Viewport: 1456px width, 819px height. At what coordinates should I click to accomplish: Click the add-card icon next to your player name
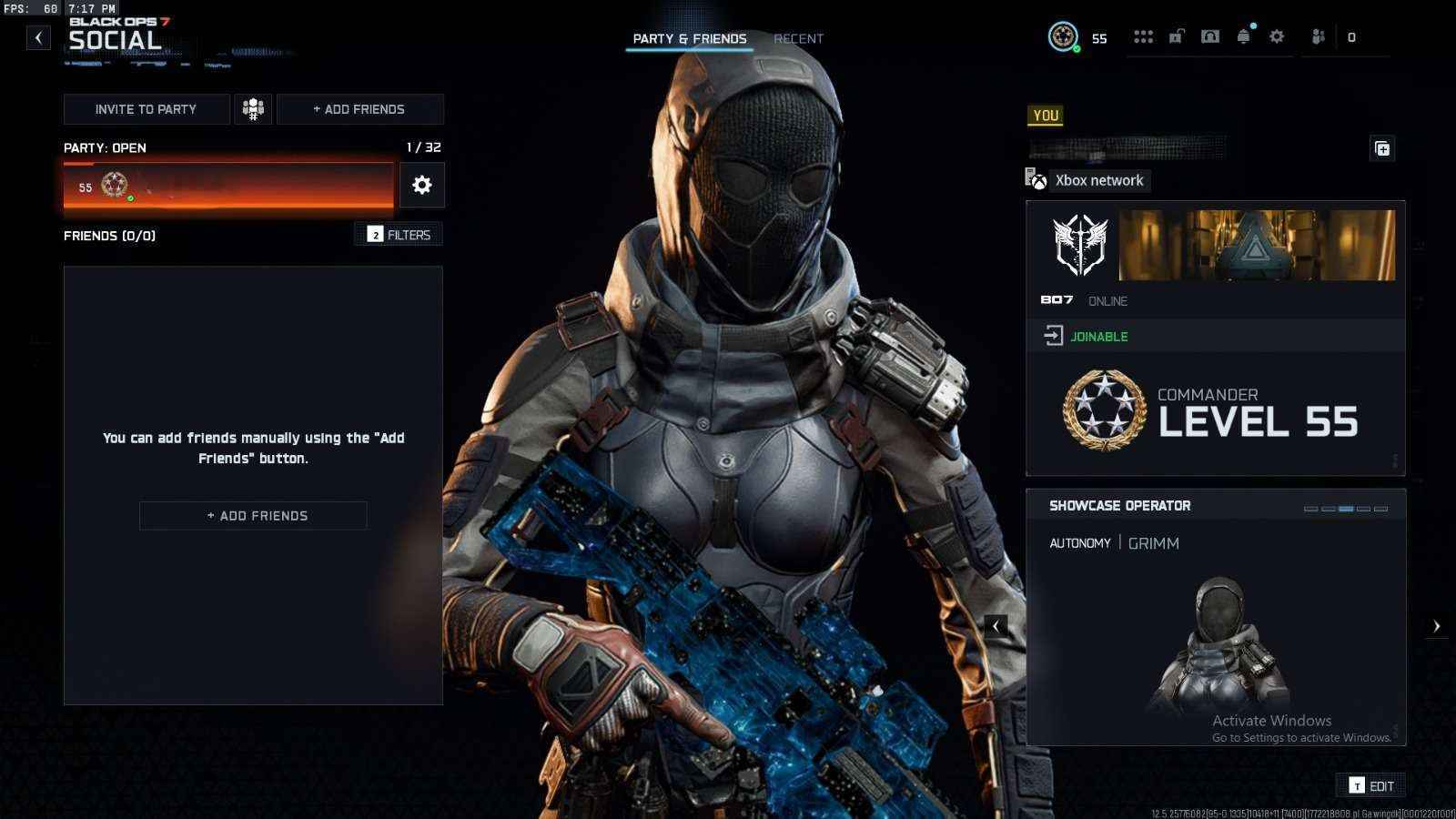(x=1381, y=148)
